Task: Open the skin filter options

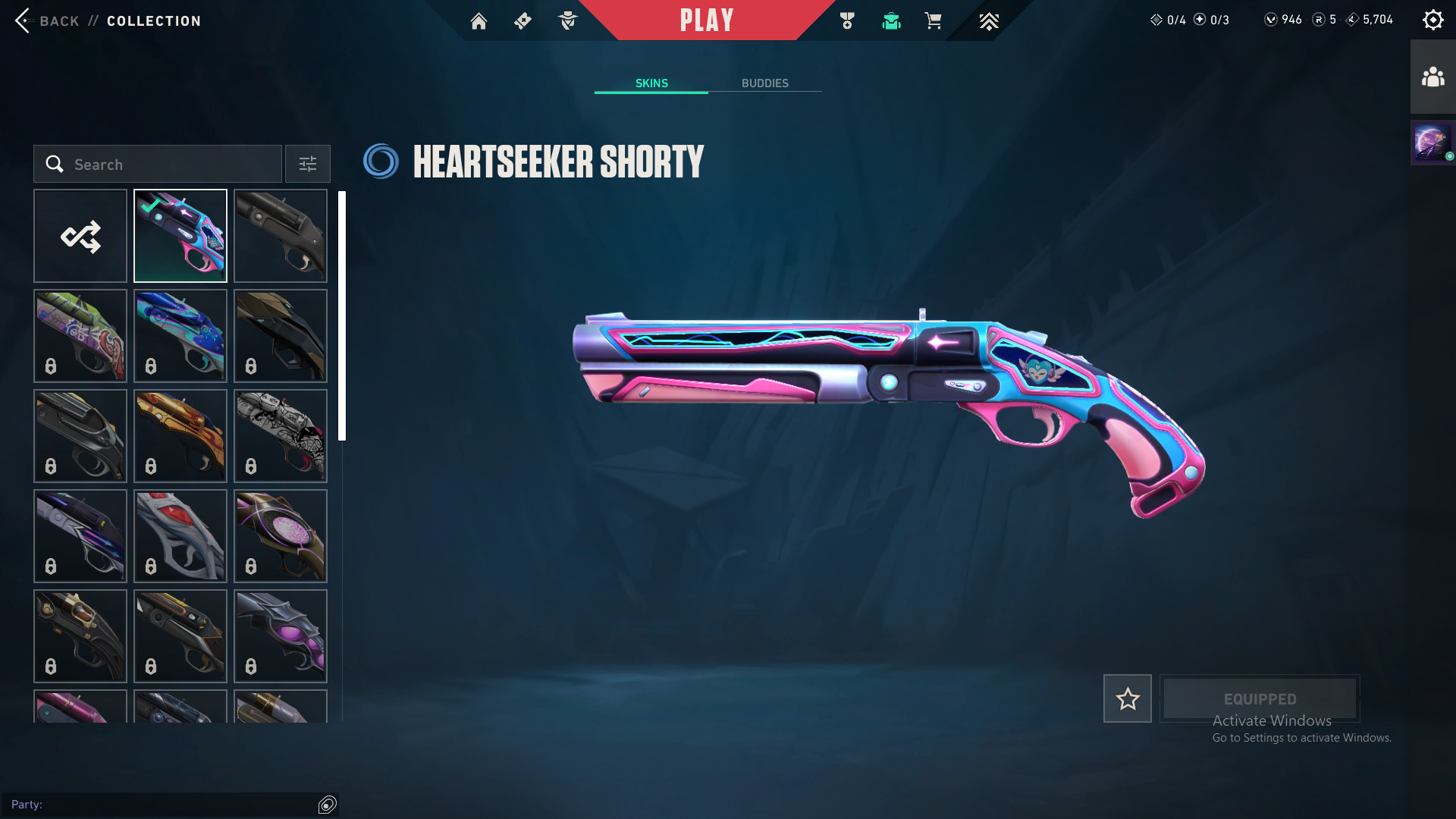Action: 308,164
